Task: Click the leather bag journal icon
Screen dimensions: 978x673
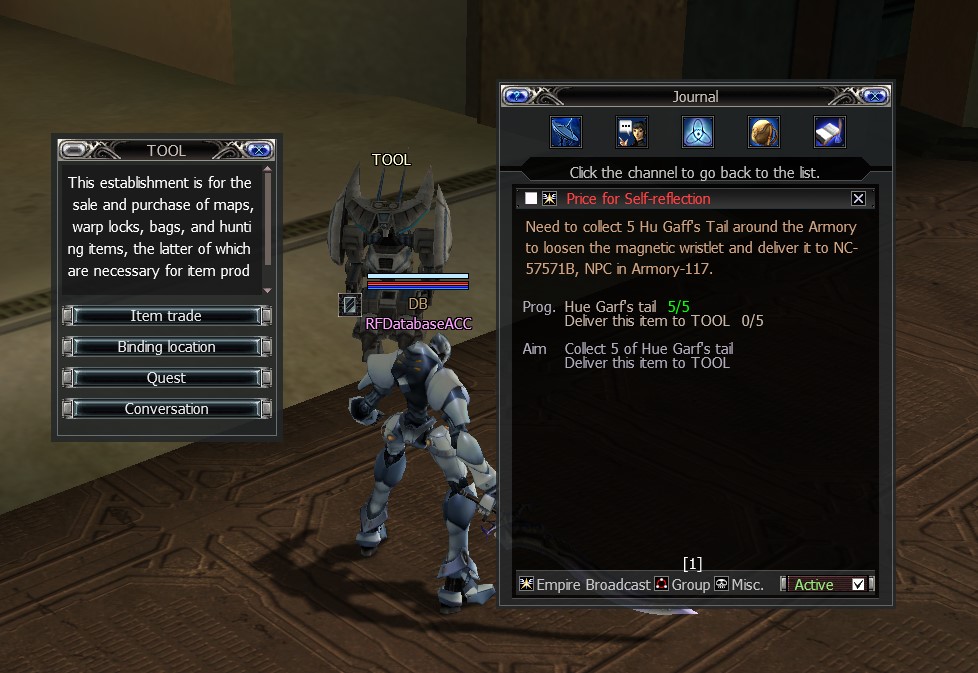Action: click(763, 132)
